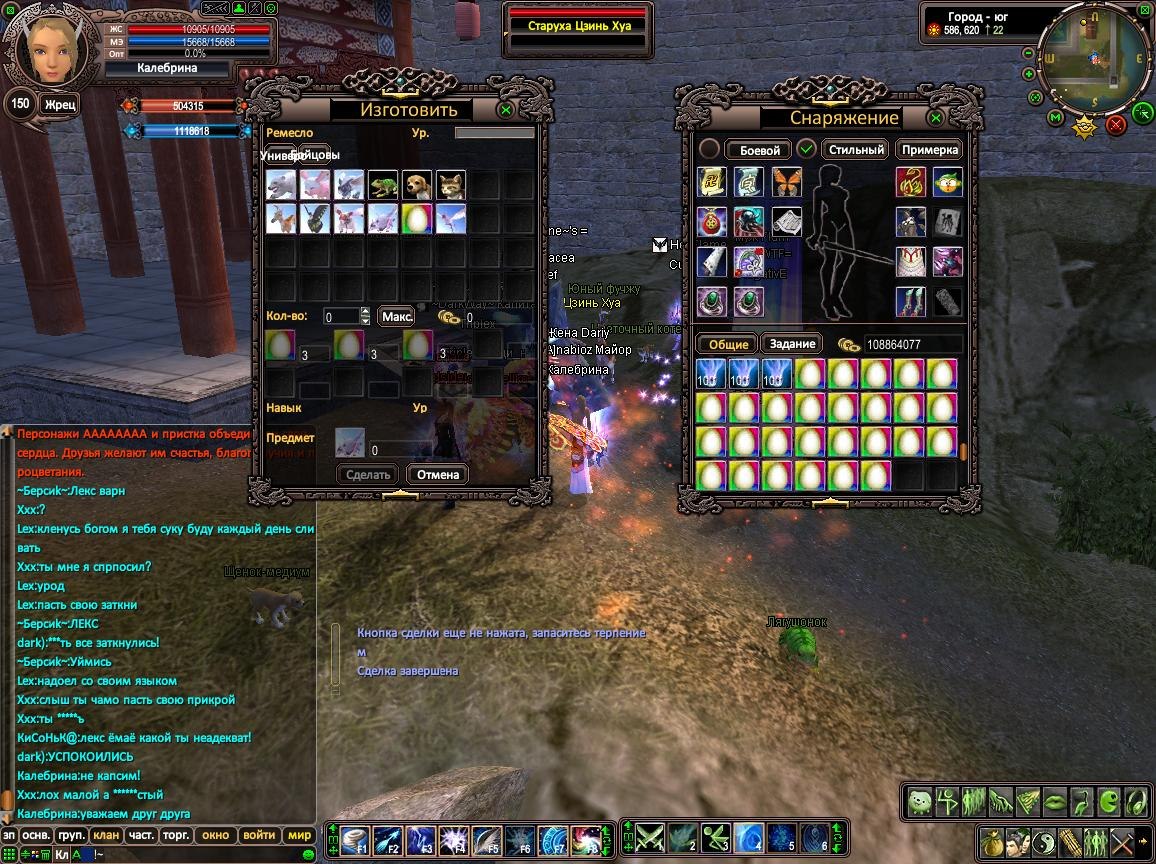Select the kitten pet recipe

click(x=451, y=184)
